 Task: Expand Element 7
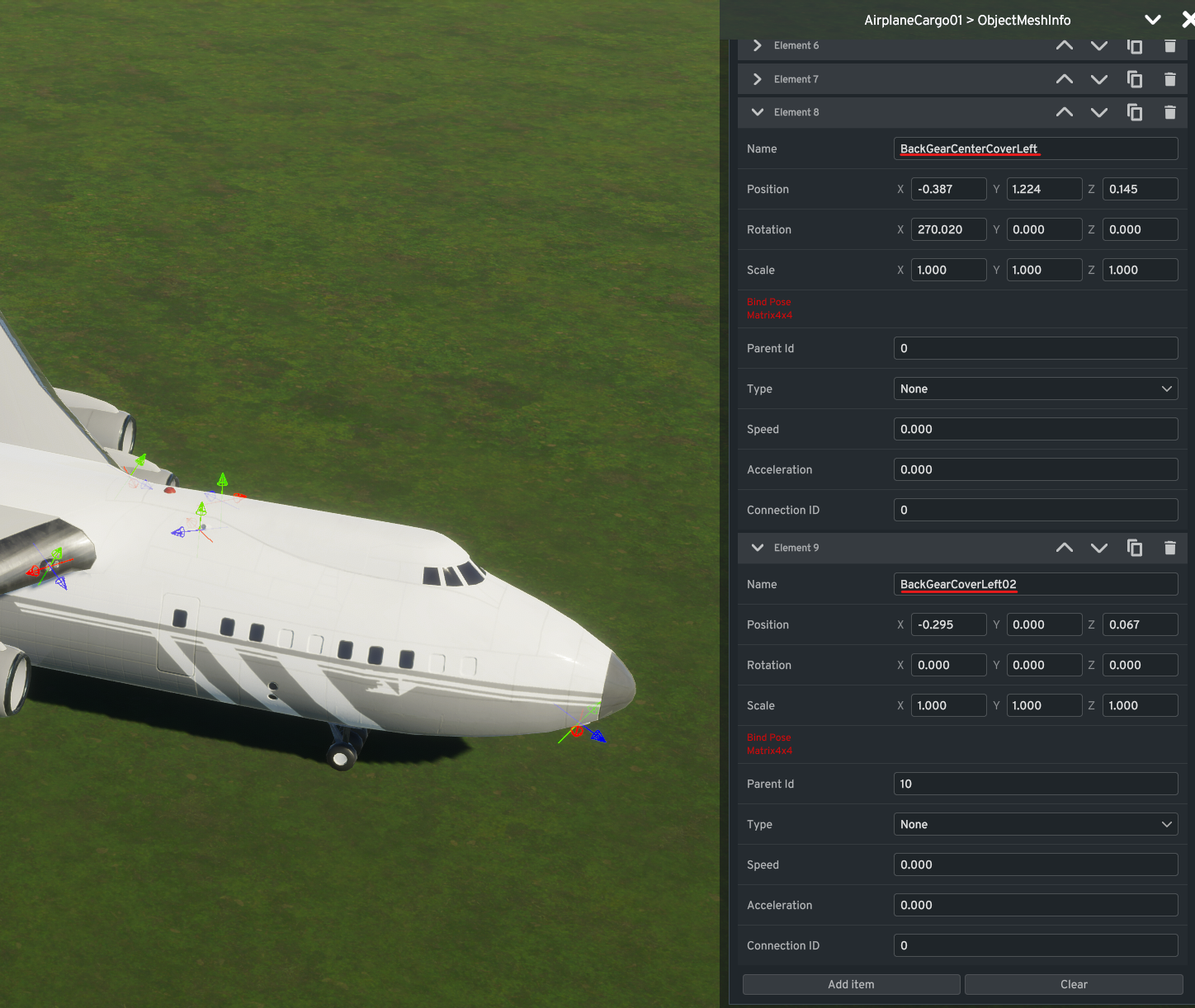click(x=757, y=78)
